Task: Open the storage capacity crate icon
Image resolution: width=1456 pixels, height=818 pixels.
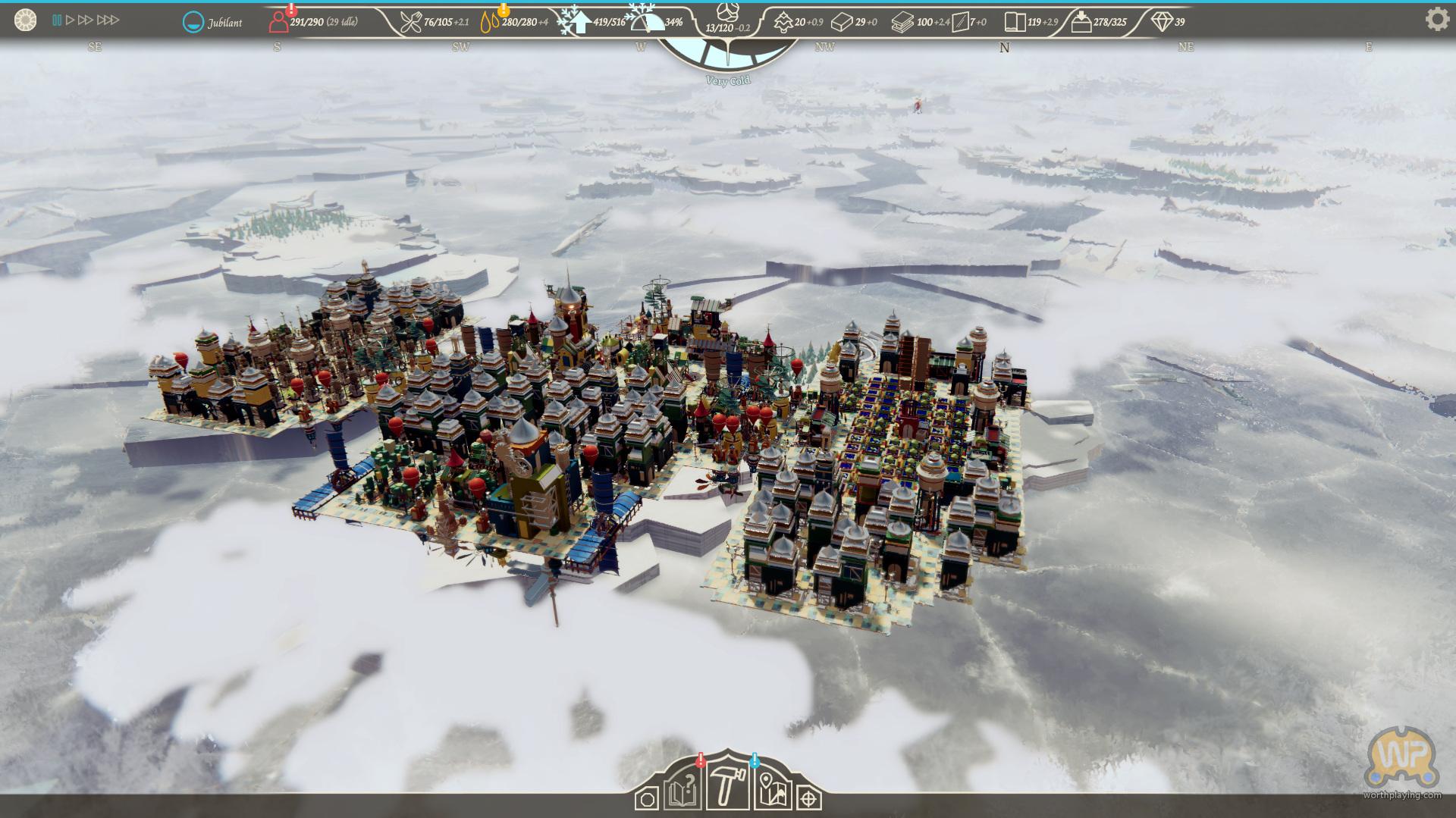Action: click(x=1081, y=22)
